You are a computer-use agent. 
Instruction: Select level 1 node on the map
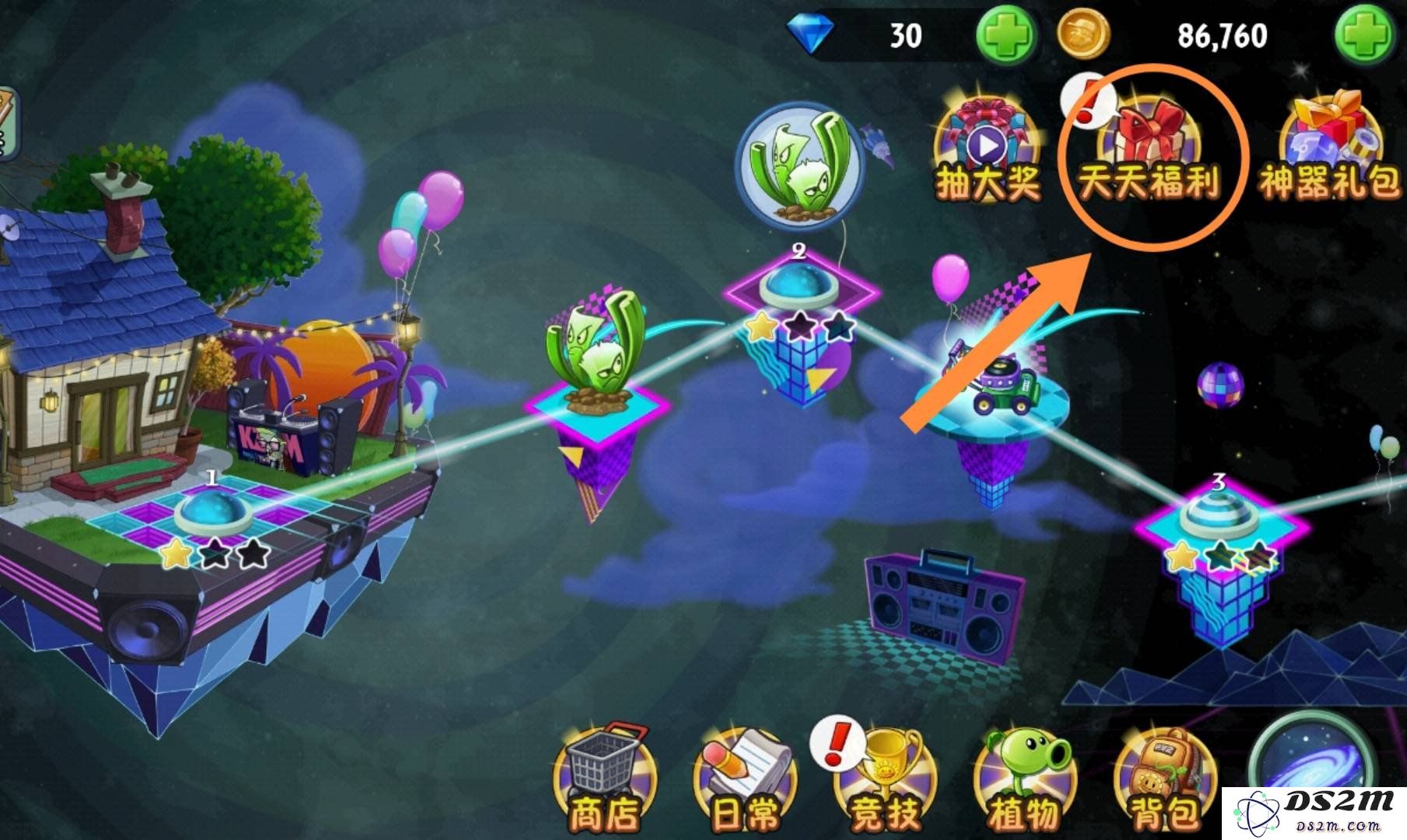coord(210,514)
